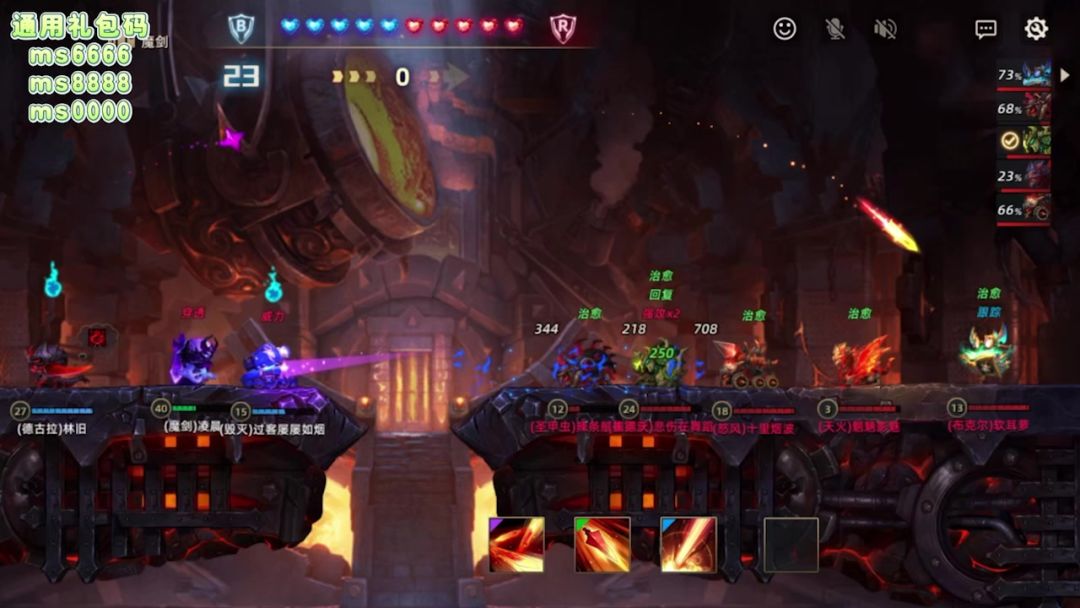Toggle the muted microphone icon
Image resolution: width=1080 pixels, height=608 pixels.
coord(835,29)
